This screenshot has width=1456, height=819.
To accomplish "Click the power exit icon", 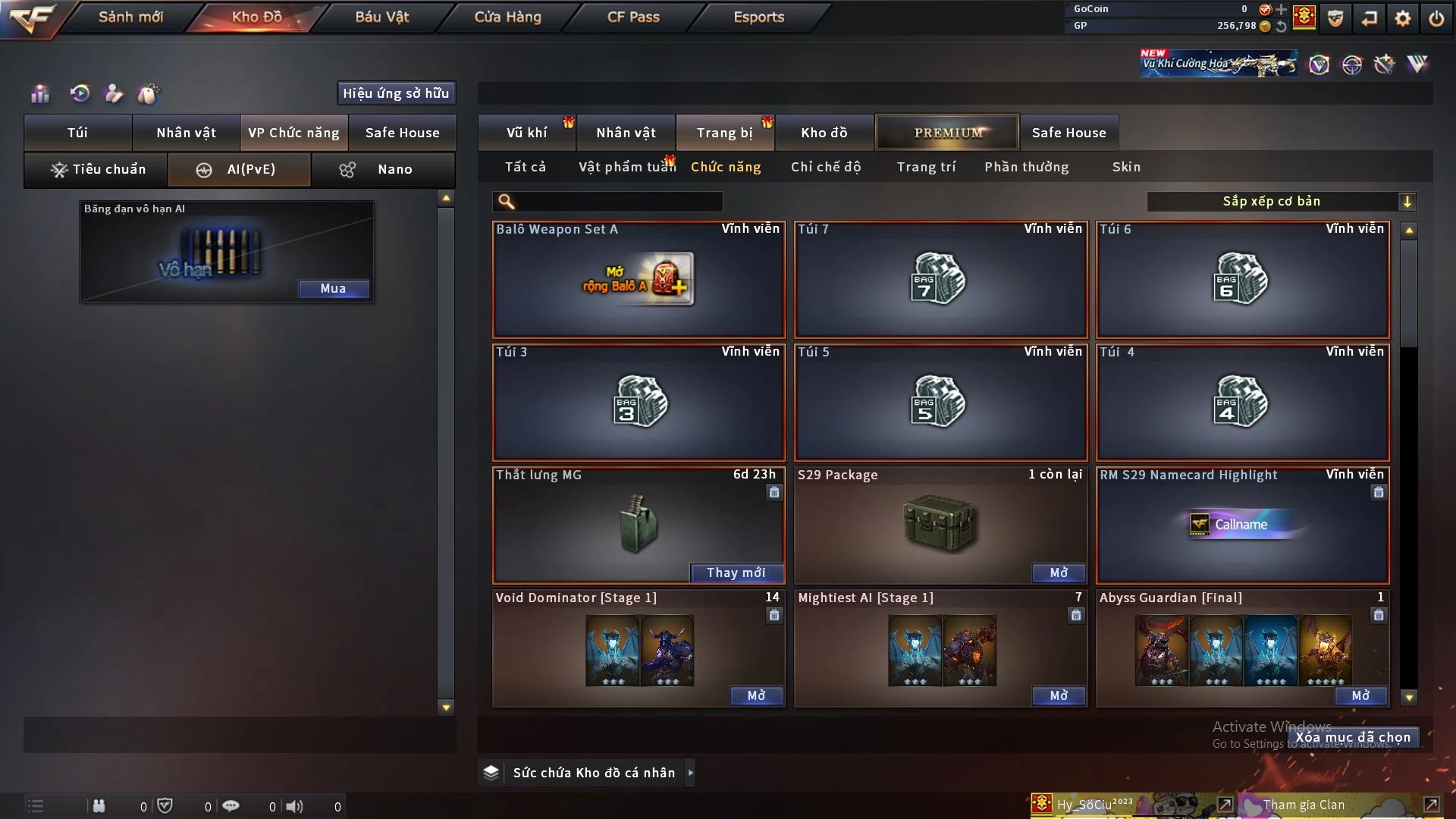I will tap(1436, 18).
